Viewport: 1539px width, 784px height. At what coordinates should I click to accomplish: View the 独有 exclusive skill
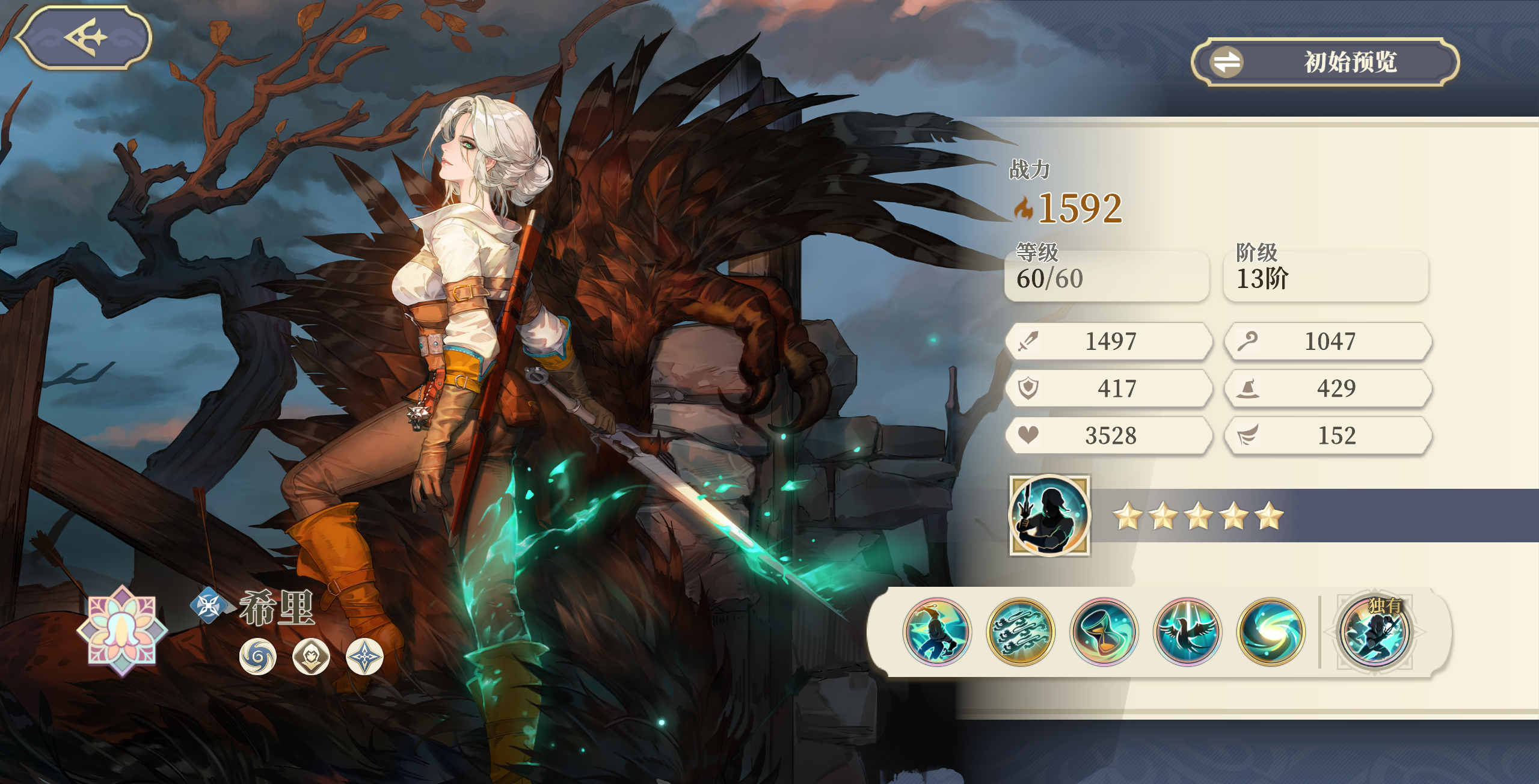click(x=1375, y=631)
